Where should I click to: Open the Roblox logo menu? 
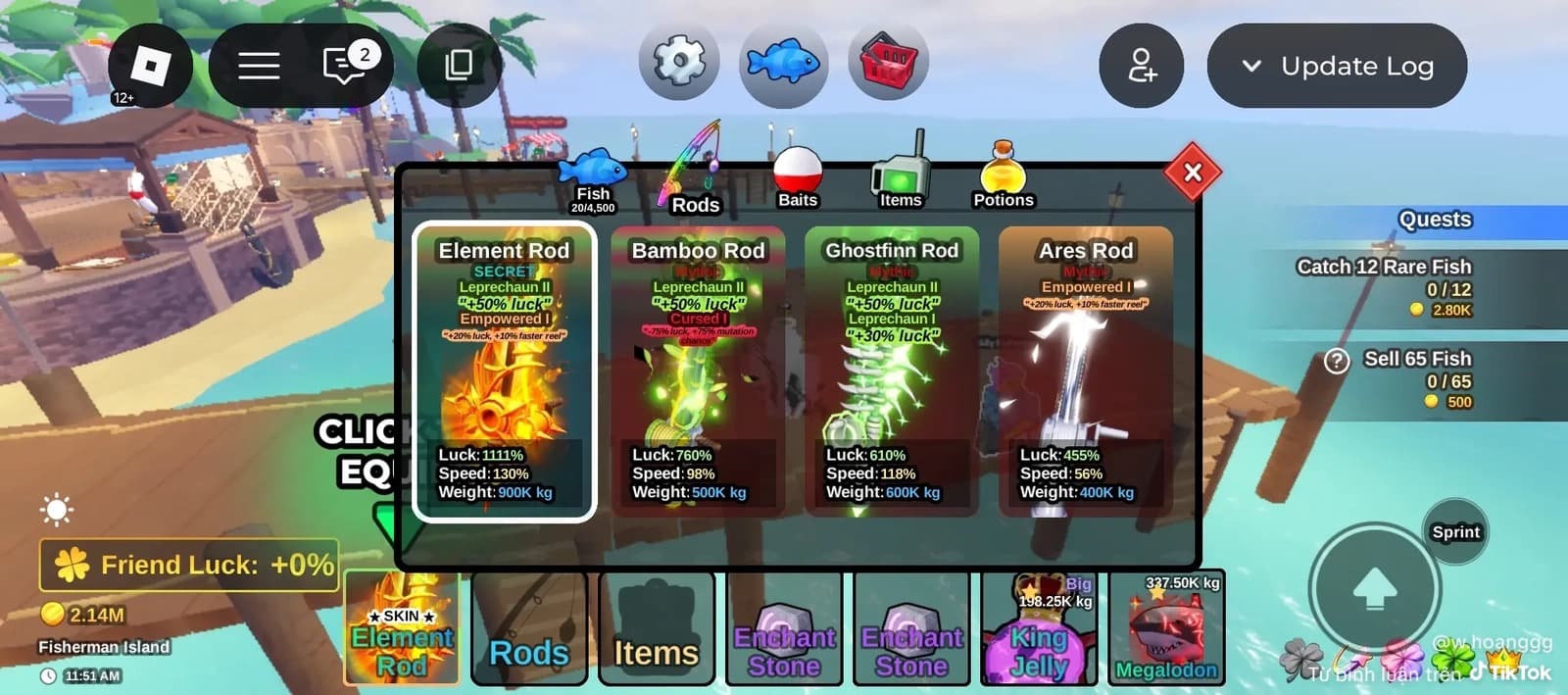tap(151, 66)
